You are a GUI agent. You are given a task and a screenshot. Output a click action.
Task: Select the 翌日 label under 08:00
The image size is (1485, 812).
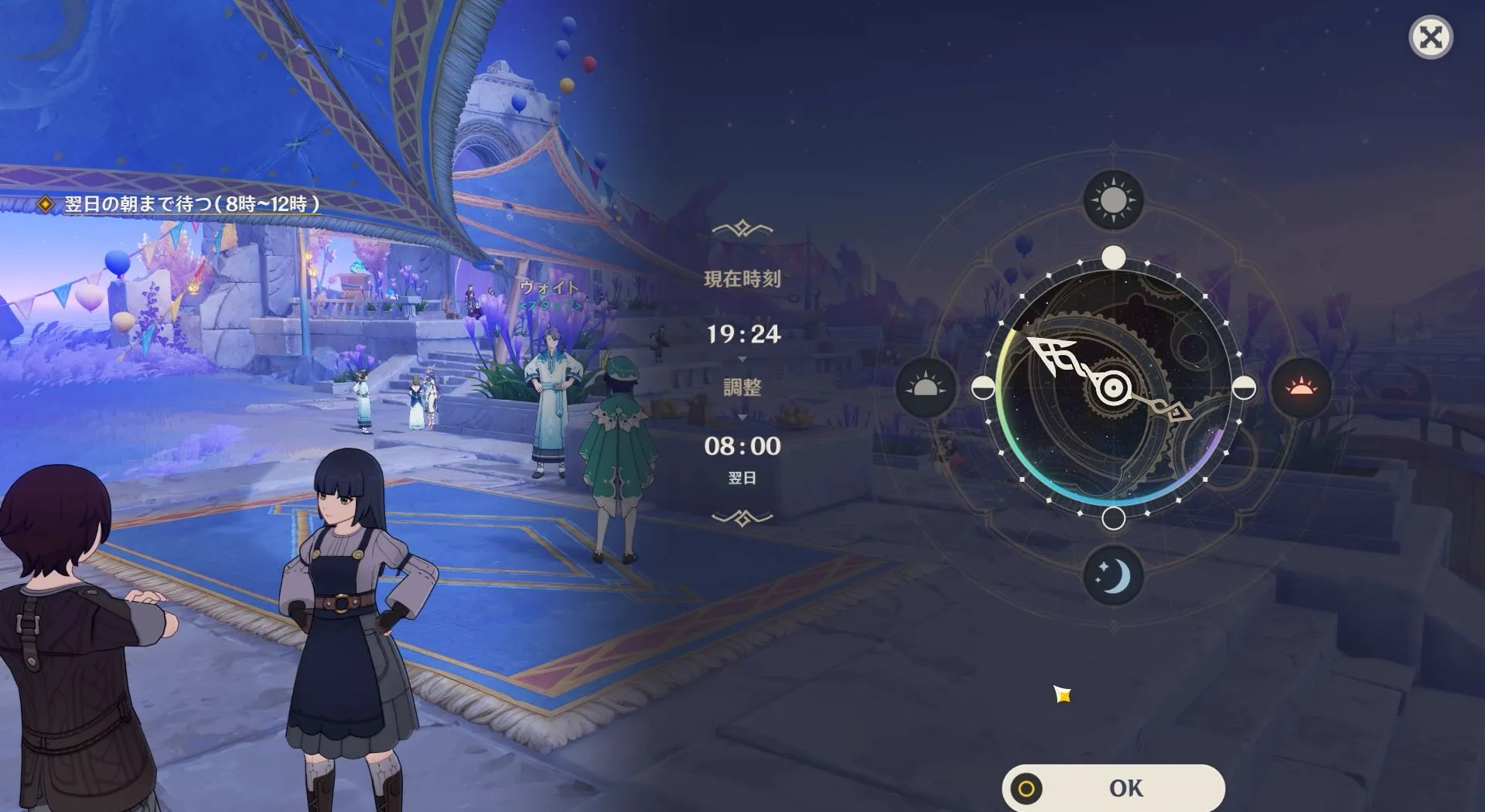[x=742, y=477]
